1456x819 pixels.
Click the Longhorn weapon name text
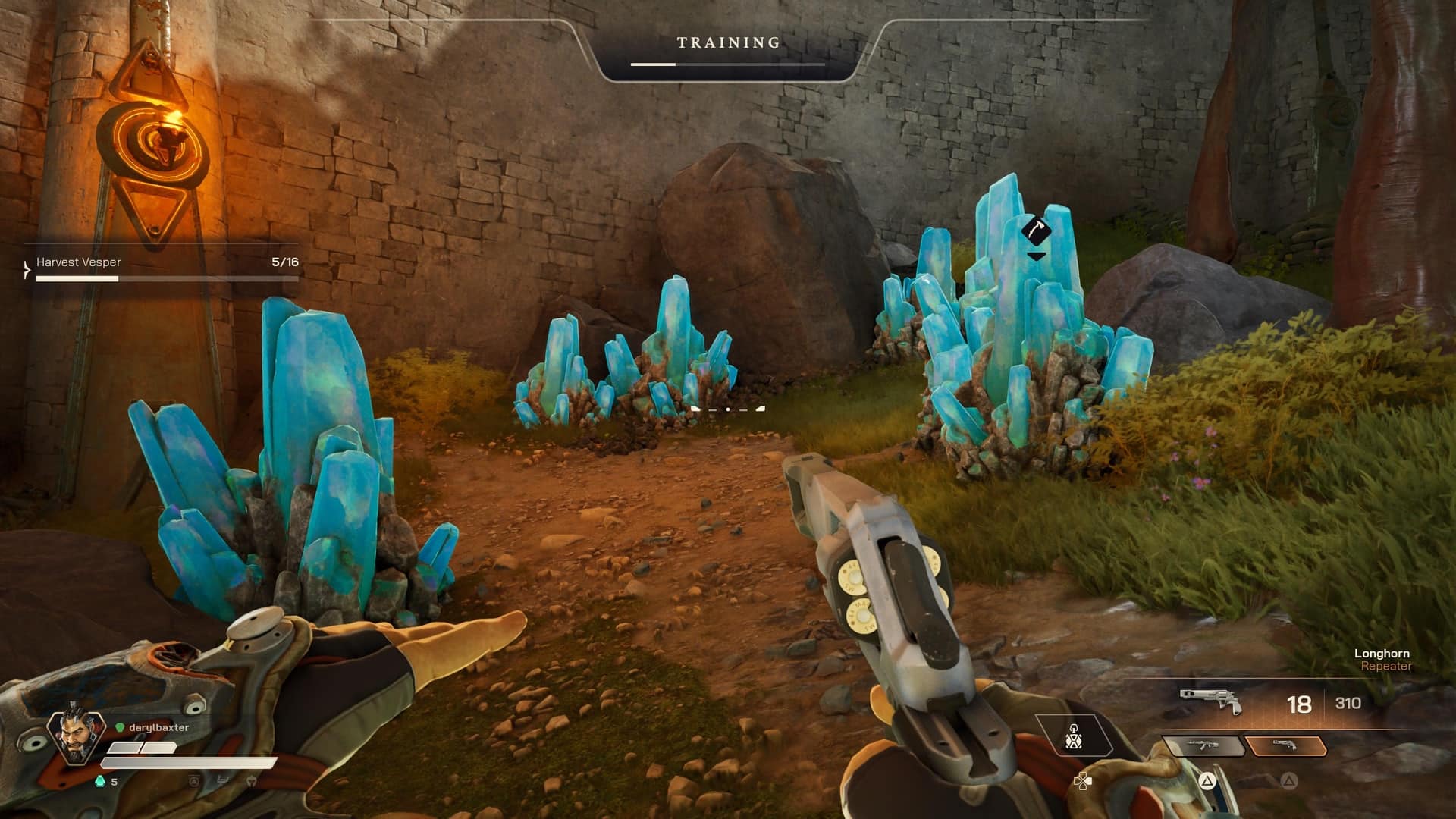pyautogui.click(x=1382, y=653)
